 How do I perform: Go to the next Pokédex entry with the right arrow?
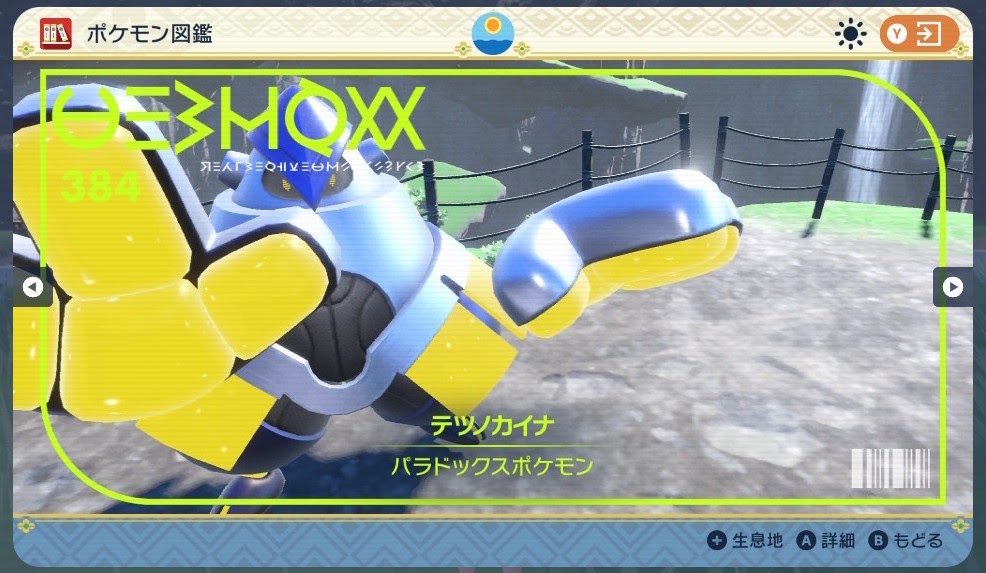(x=953, y=288)
